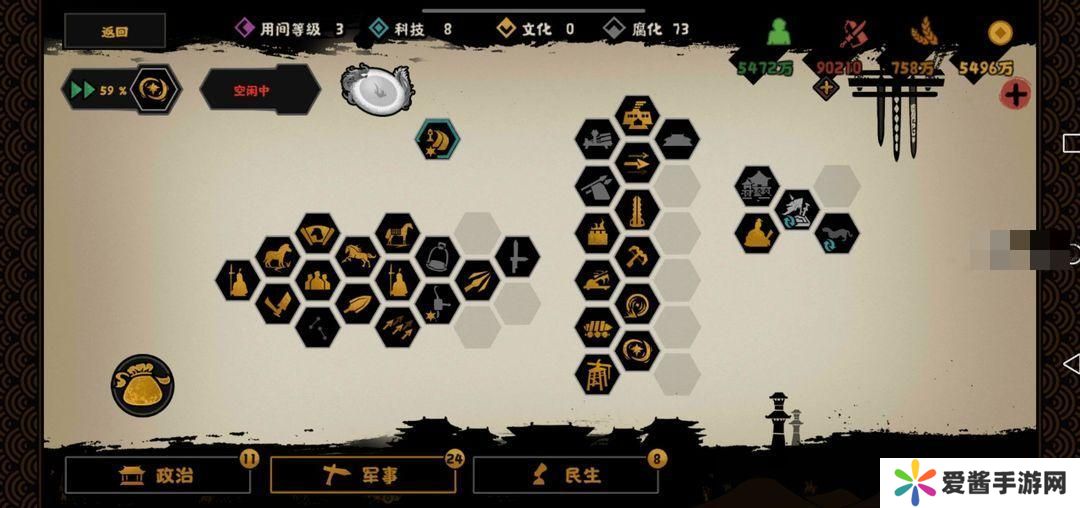
Task: Choose the rocking horse tech hexagon
Action: coord(397,234)
